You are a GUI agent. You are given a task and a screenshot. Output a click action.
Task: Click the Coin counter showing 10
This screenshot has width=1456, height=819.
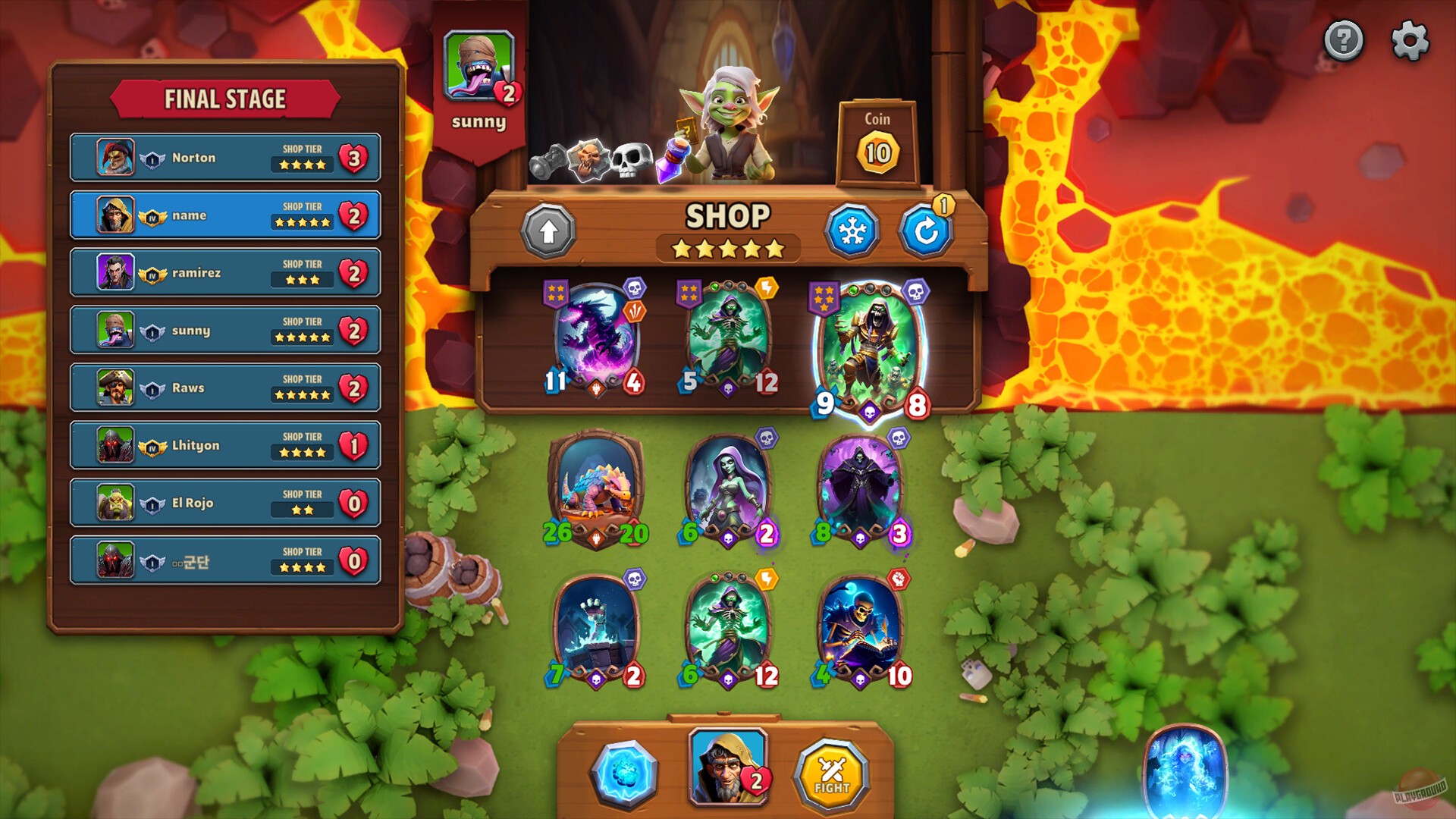[x=877, y=150]
